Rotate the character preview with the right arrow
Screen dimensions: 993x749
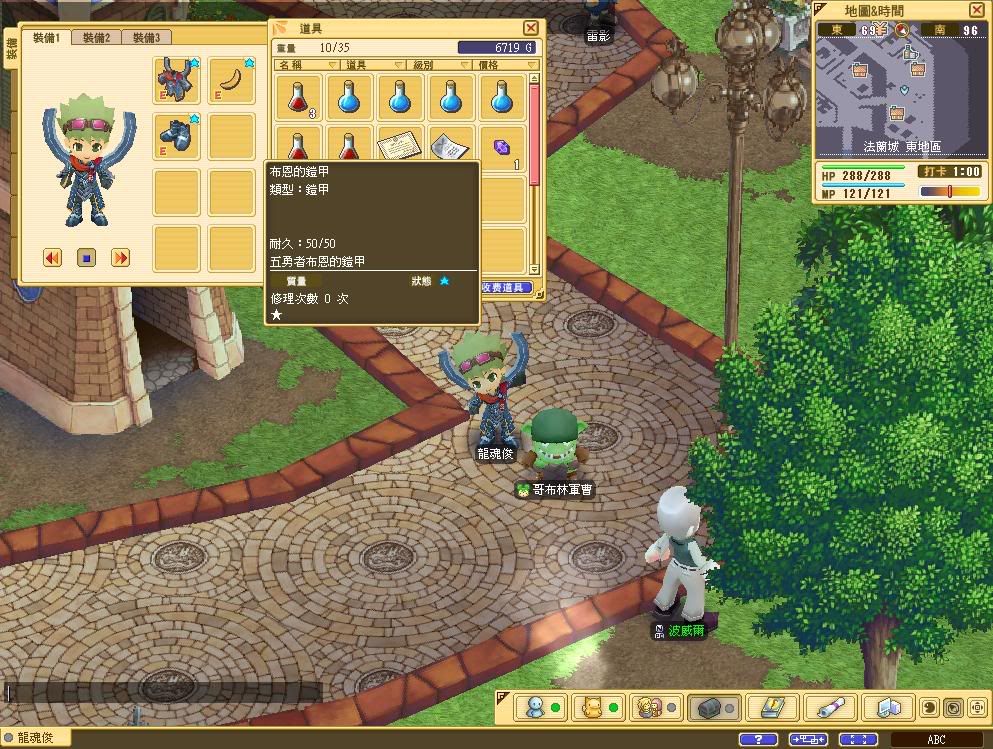120,258
